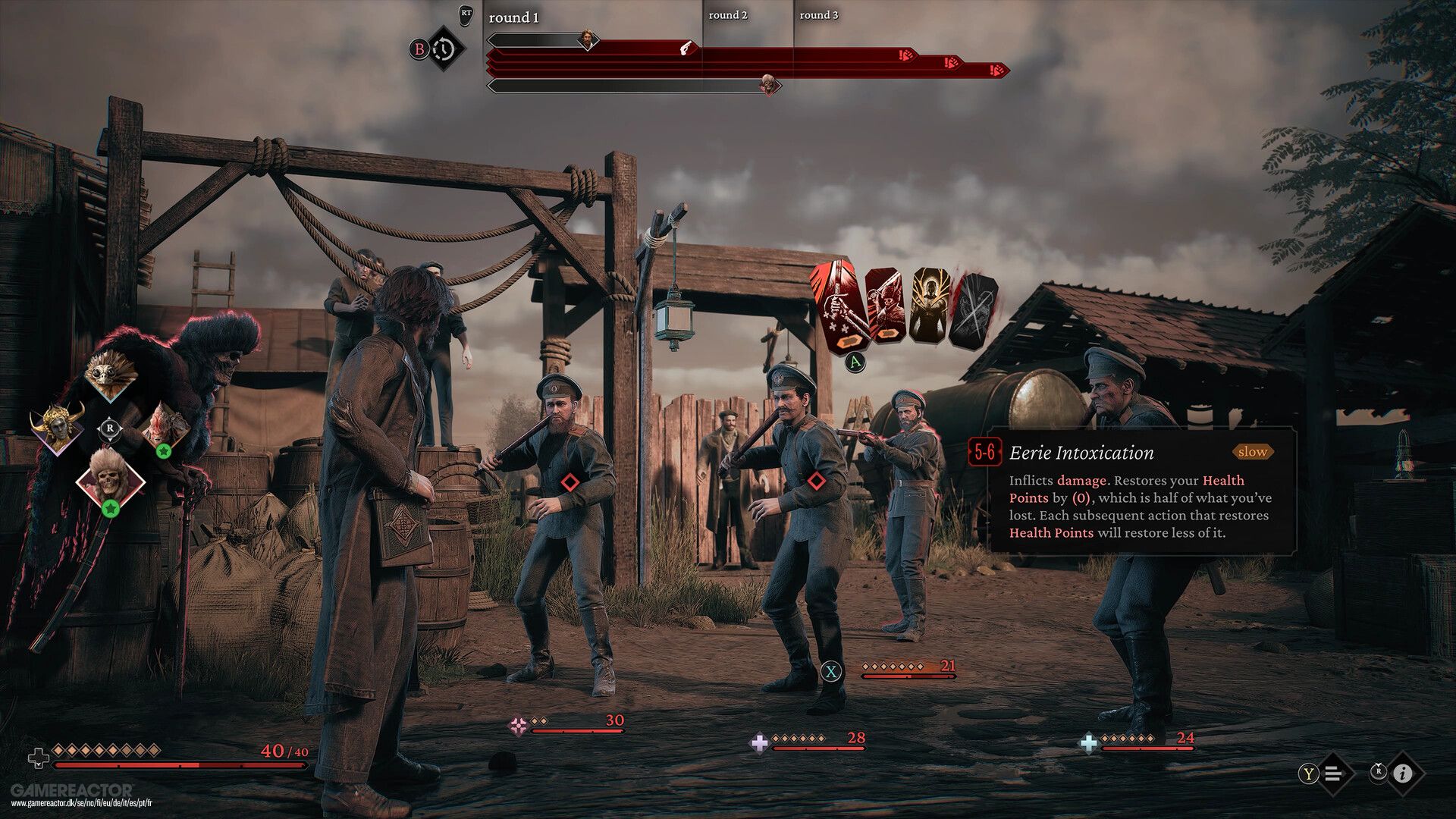Screen dimensions: 1456x819
Task: Select the skull portrait marker on timeline
Action: 770,84
